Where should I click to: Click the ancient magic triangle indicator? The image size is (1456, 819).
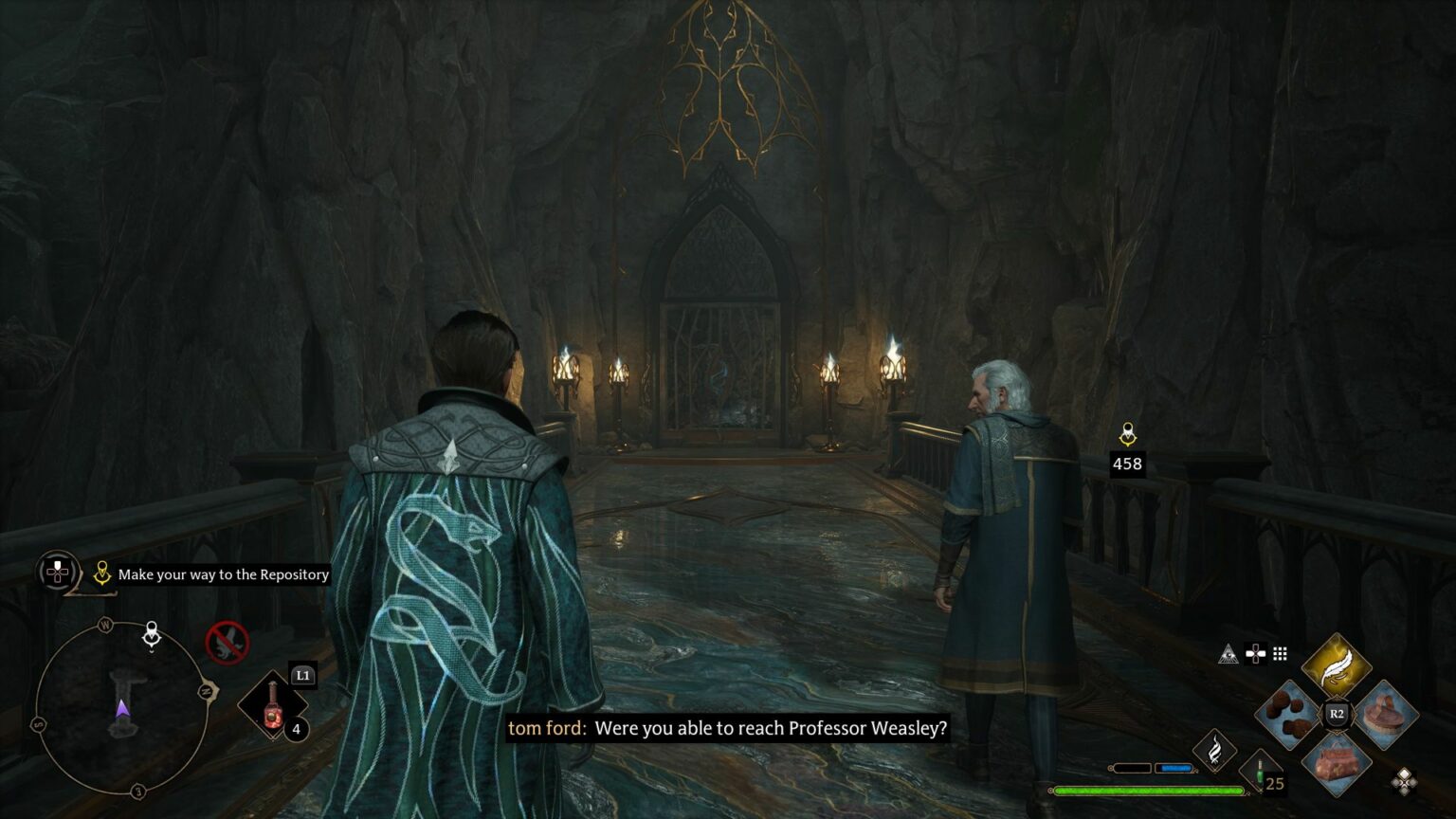click(x=1228, y=653)
